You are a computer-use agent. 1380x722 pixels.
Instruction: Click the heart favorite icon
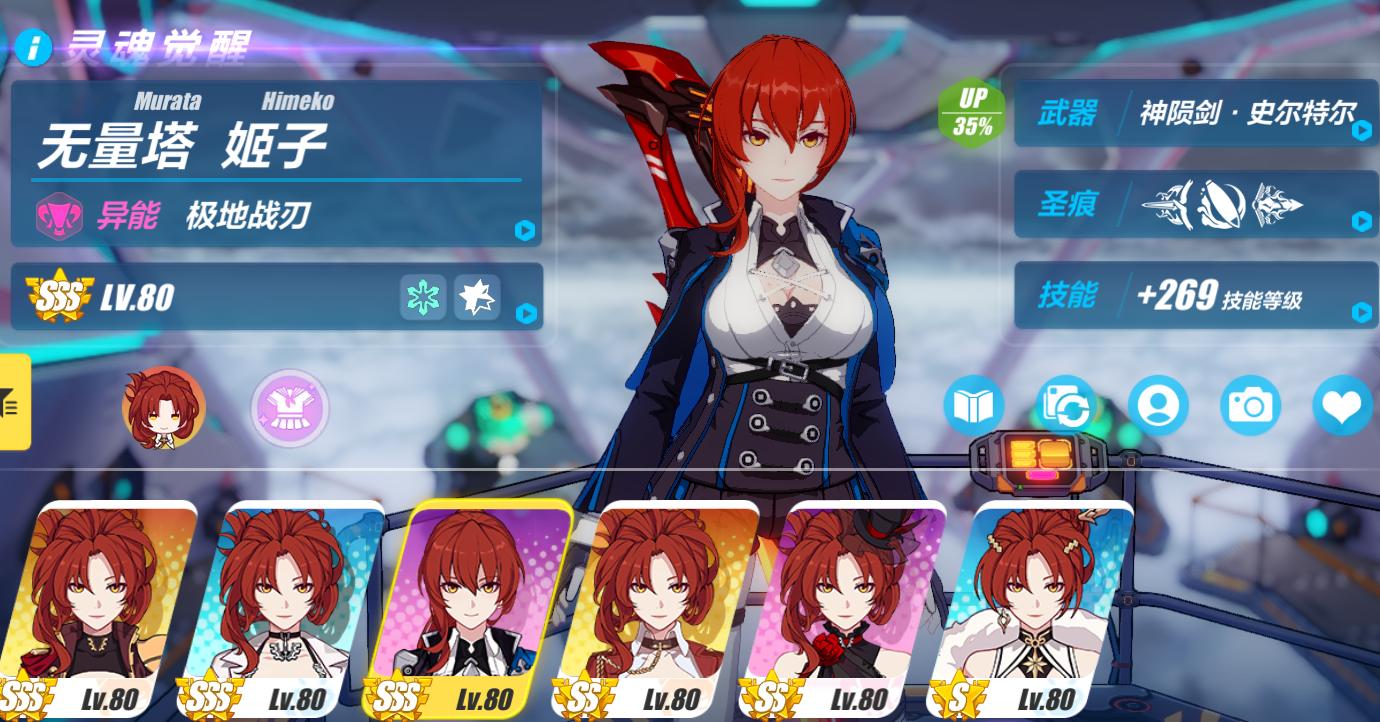tap(1342, 406)
